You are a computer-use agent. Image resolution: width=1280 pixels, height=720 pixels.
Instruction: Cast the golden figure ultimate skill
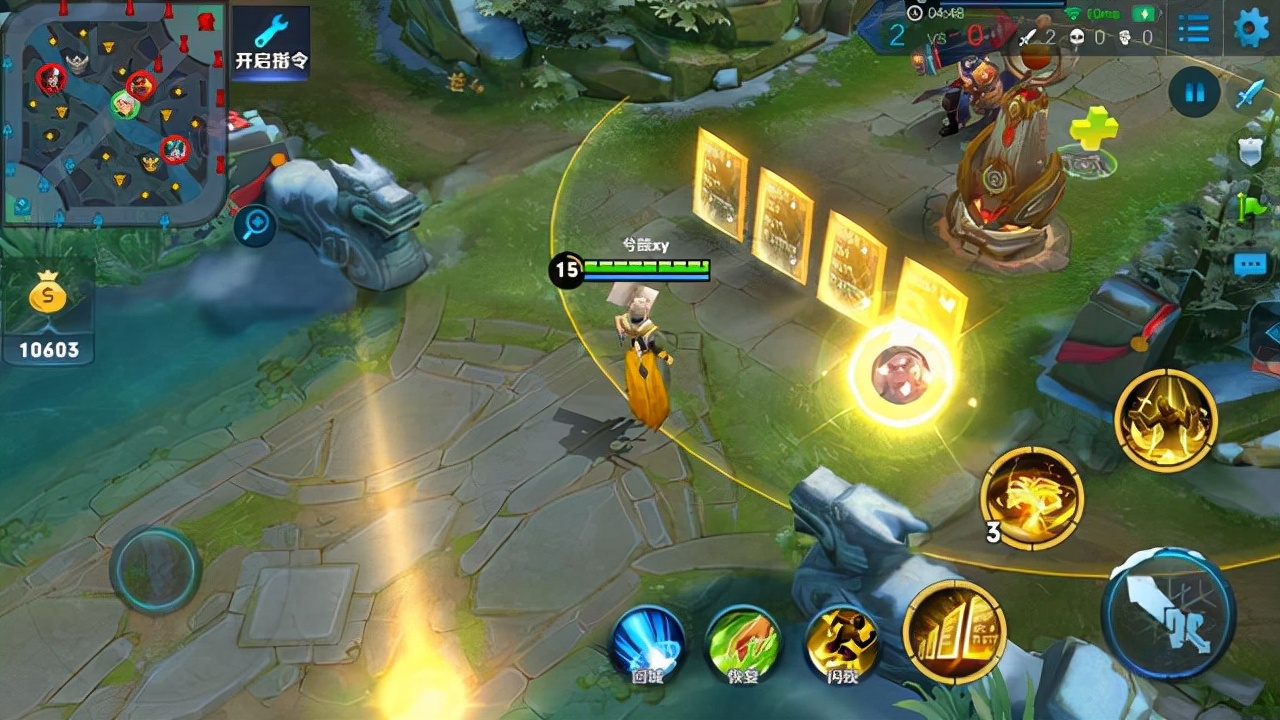pyautogui.click(x=1165, y=419)
